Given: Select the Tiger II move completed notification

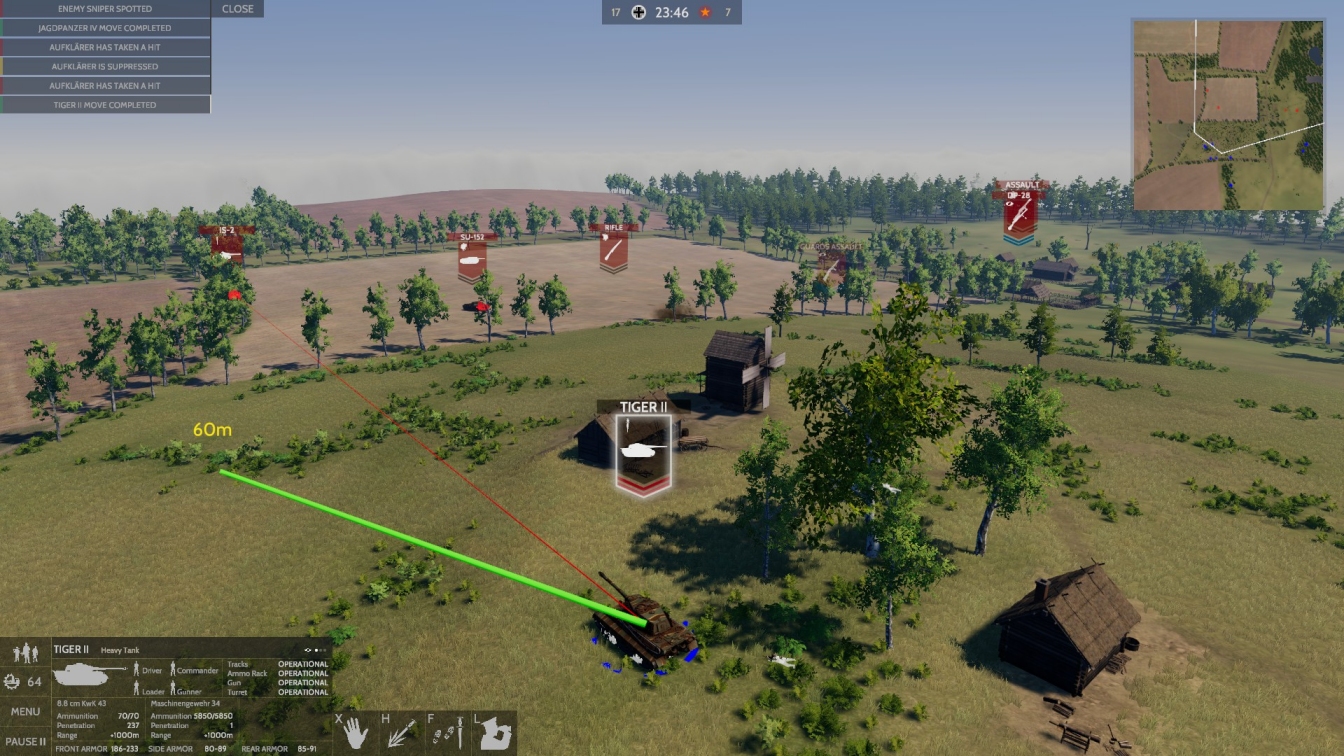Looking at the screenshot, I should pyautogui.click(x=105, y=105).
